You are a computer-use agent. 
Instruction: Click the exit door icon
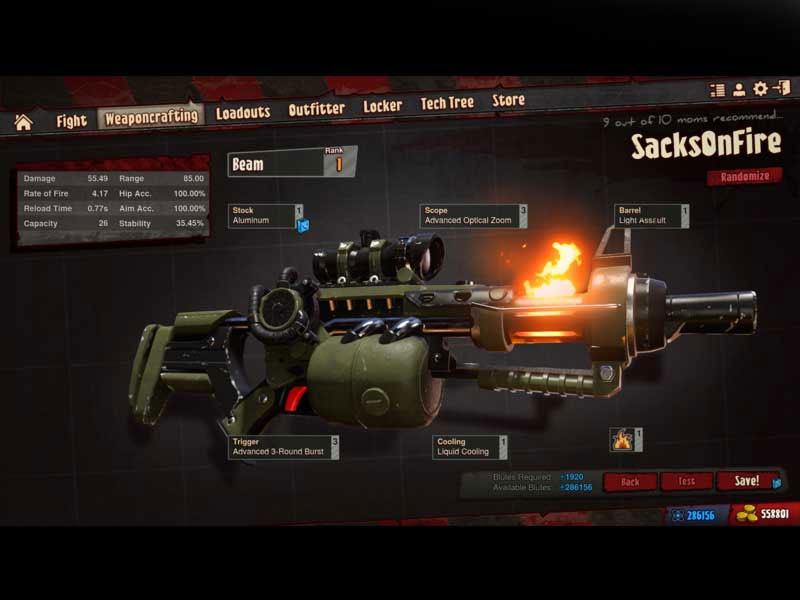(781, 89)
